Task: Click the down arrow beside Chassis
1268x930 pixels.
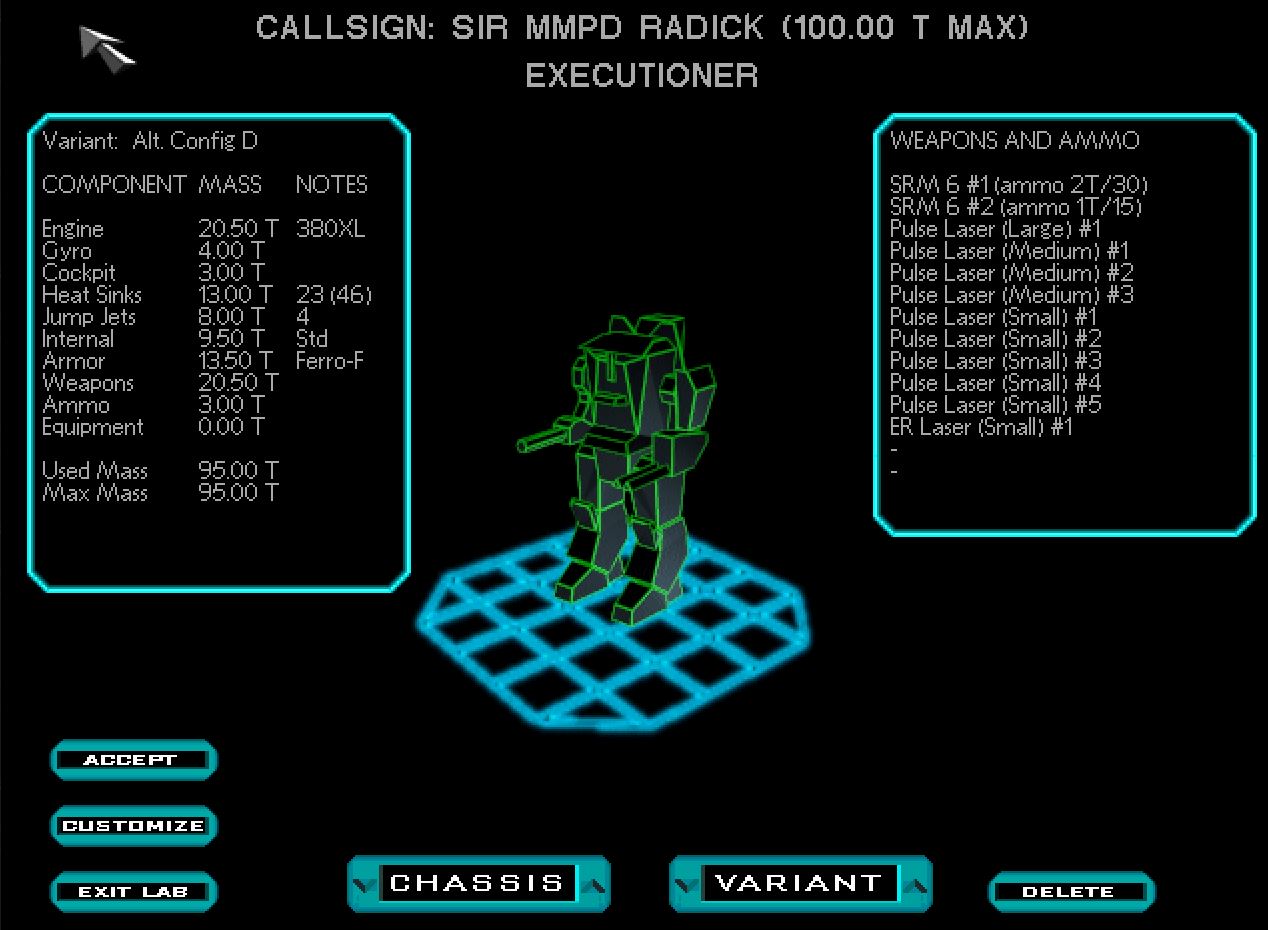Action: (x=364, y=884)
